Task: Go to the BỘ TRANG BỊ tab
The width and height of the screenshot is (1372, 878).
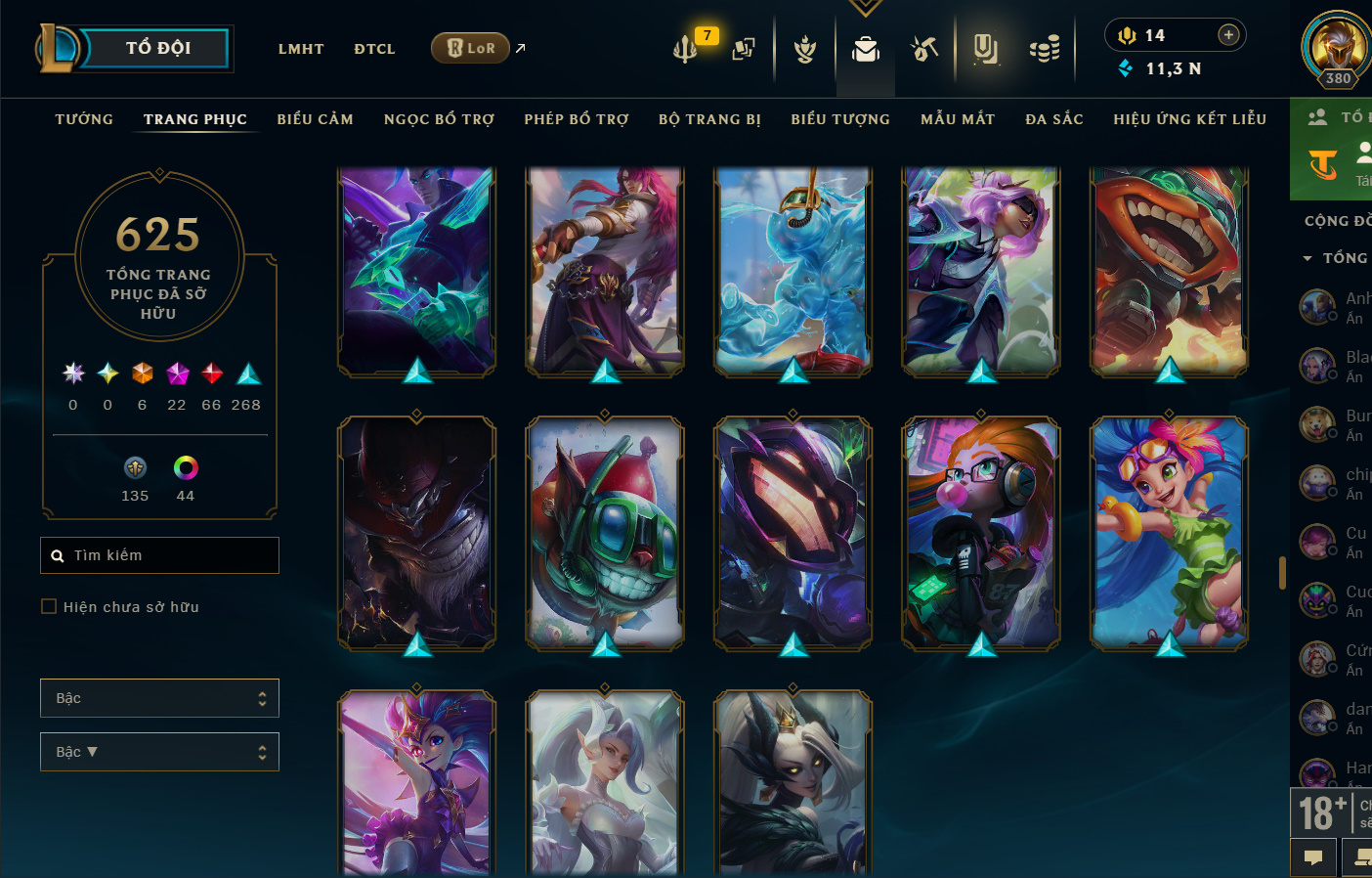Action: tap(709, 119)
